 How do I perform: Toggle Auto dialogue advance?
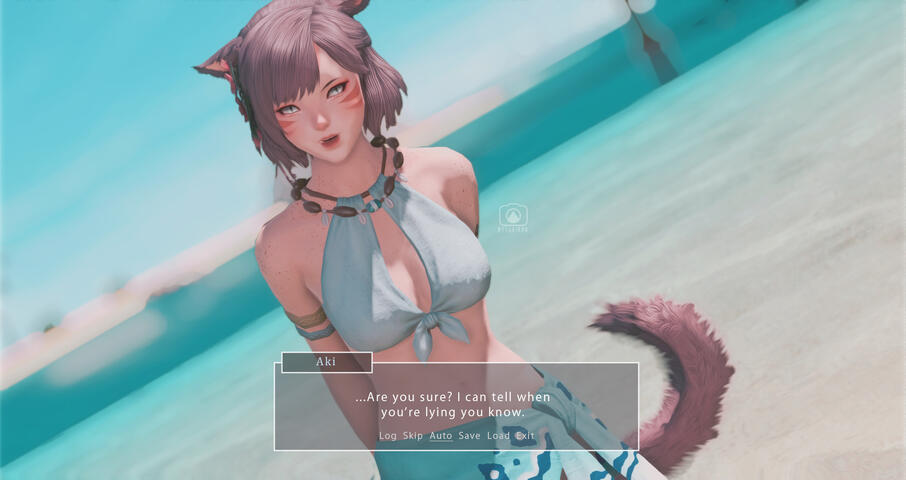441,436
